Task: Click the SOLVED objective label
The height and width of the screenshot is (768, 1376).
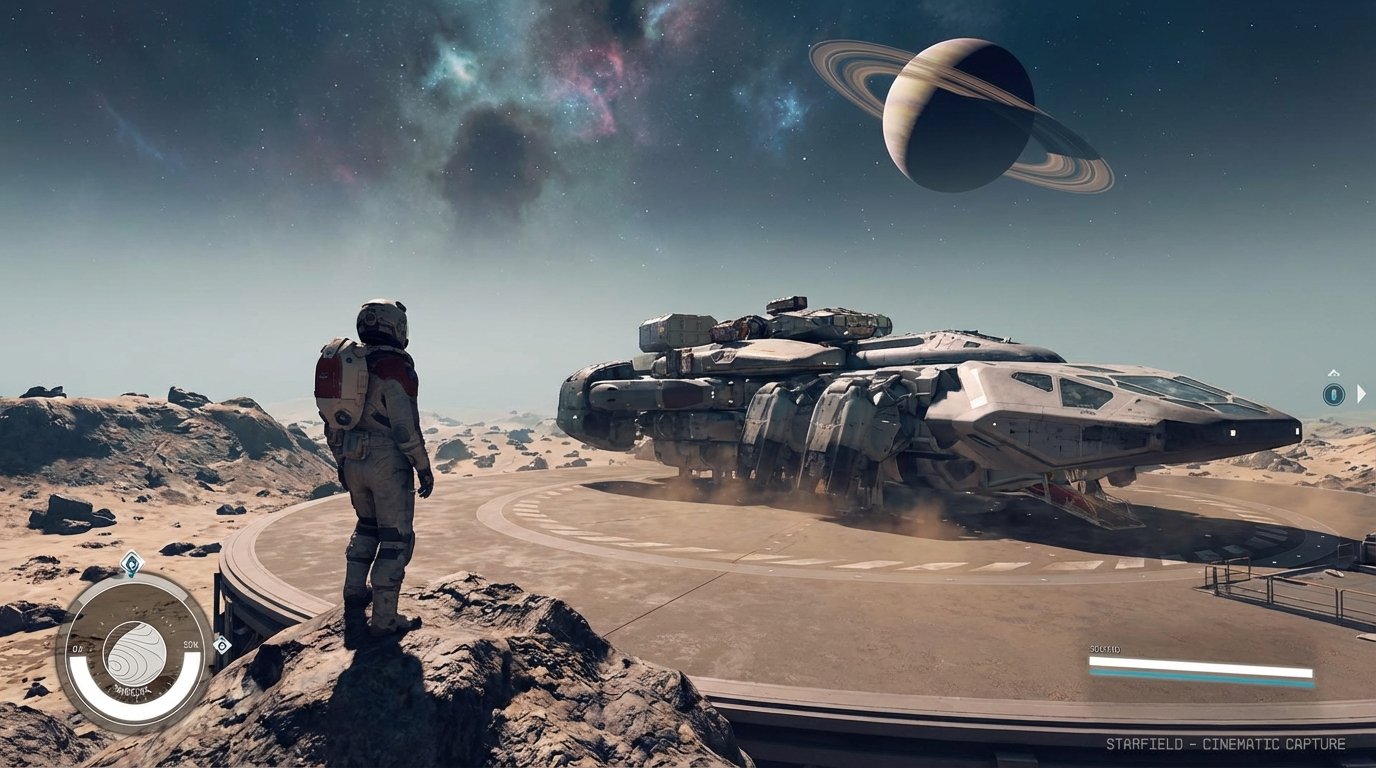Action: (x=1105, y=650)
